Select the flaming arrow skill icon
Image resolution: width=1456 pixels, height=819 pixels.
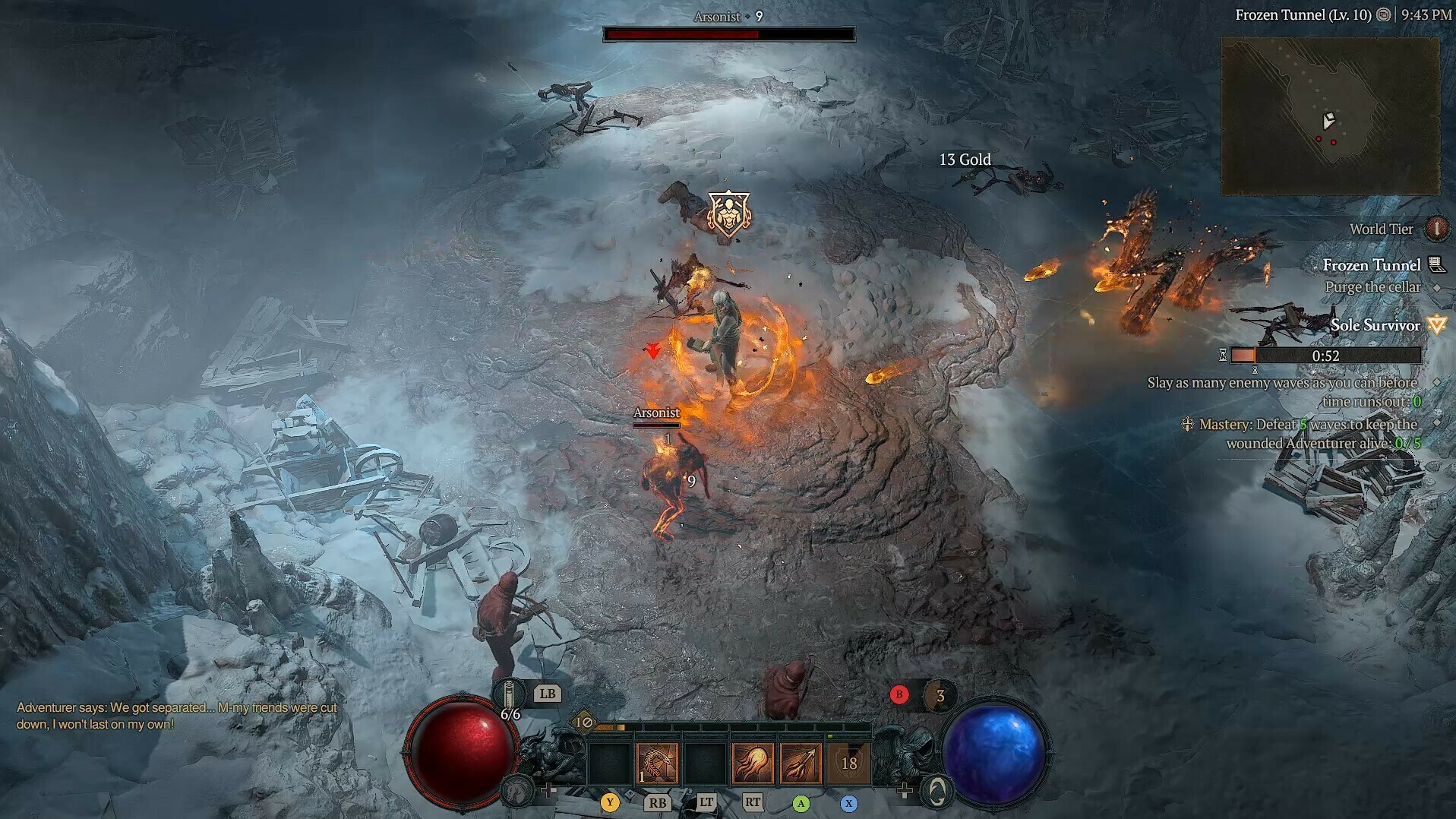pos(801,764)
